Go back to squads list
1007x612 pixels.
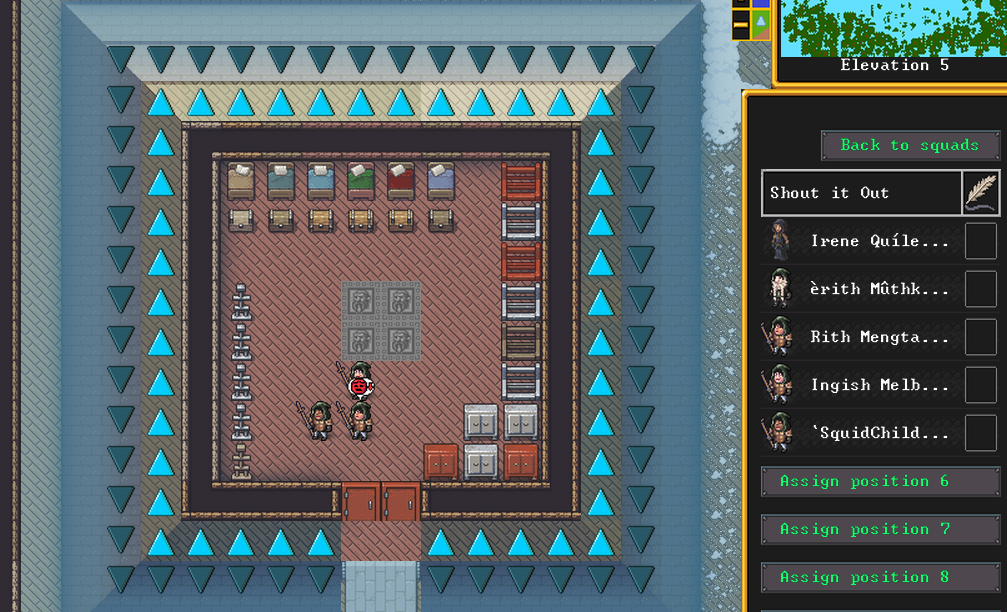click(x=909, y=145)
